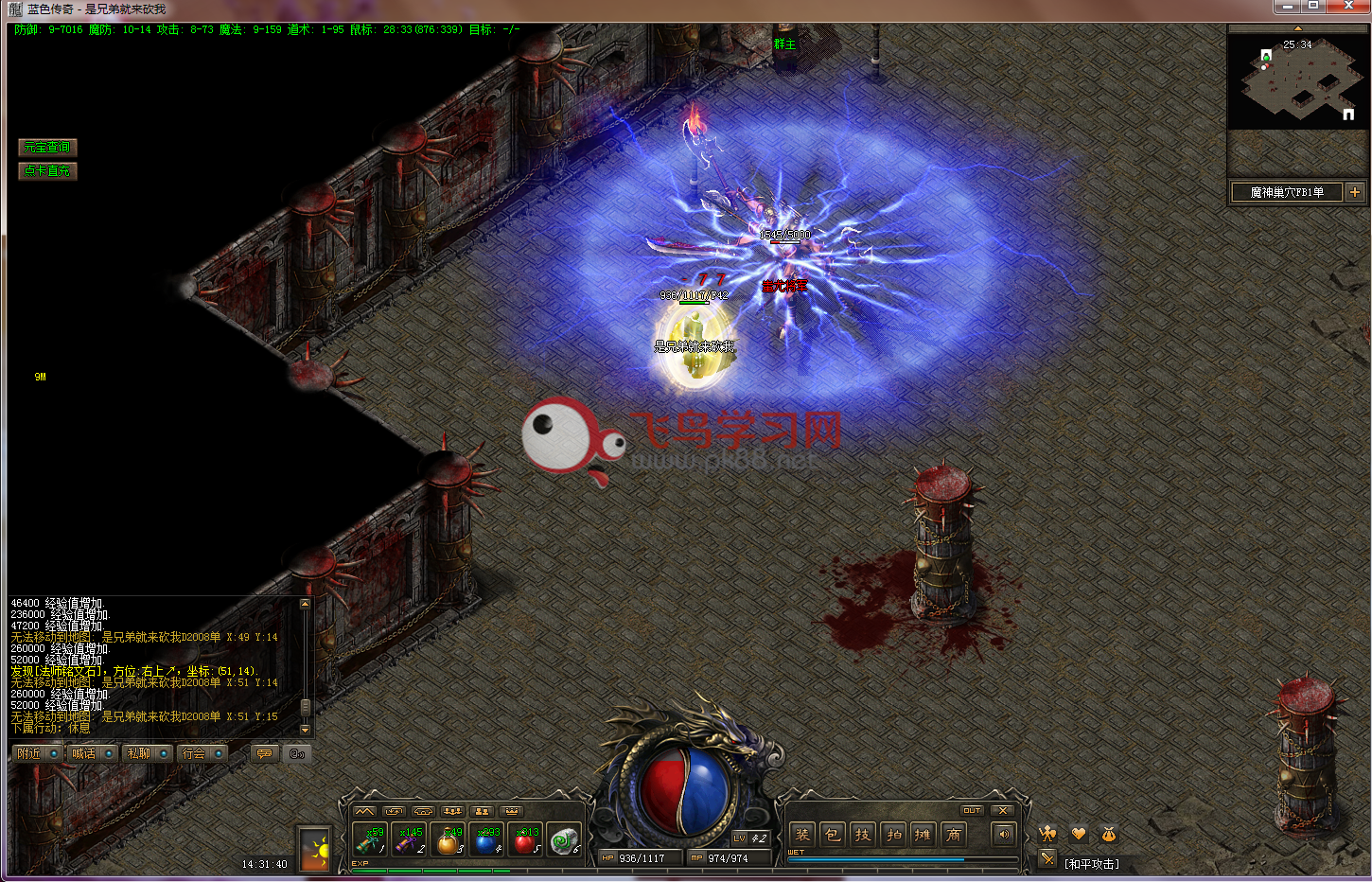Open the bag inventory (包)
This screenshot has height=882, width=1372.
833,835
